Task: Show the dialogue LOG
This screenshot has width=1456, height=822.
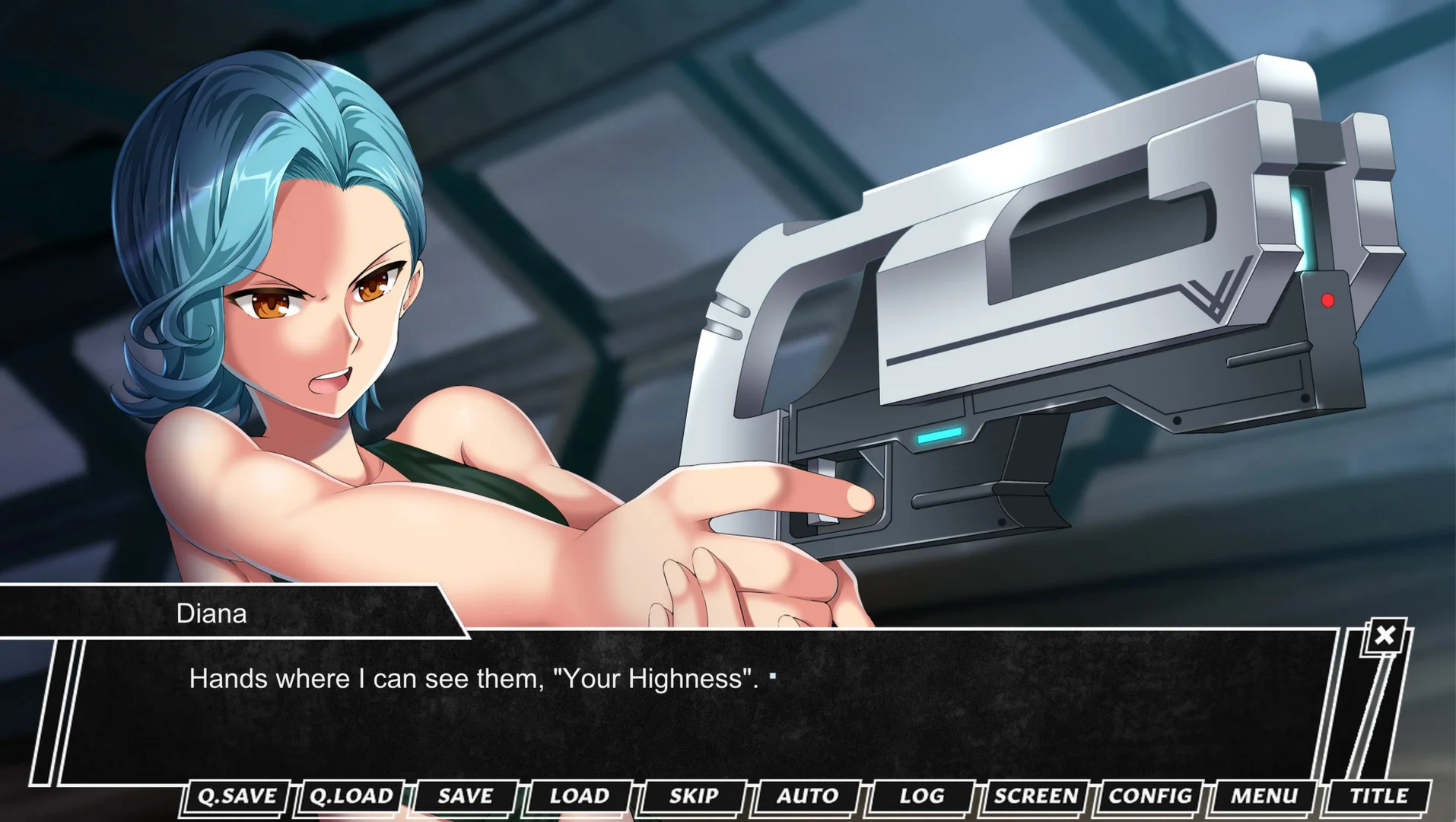Action: pos(921,796)
